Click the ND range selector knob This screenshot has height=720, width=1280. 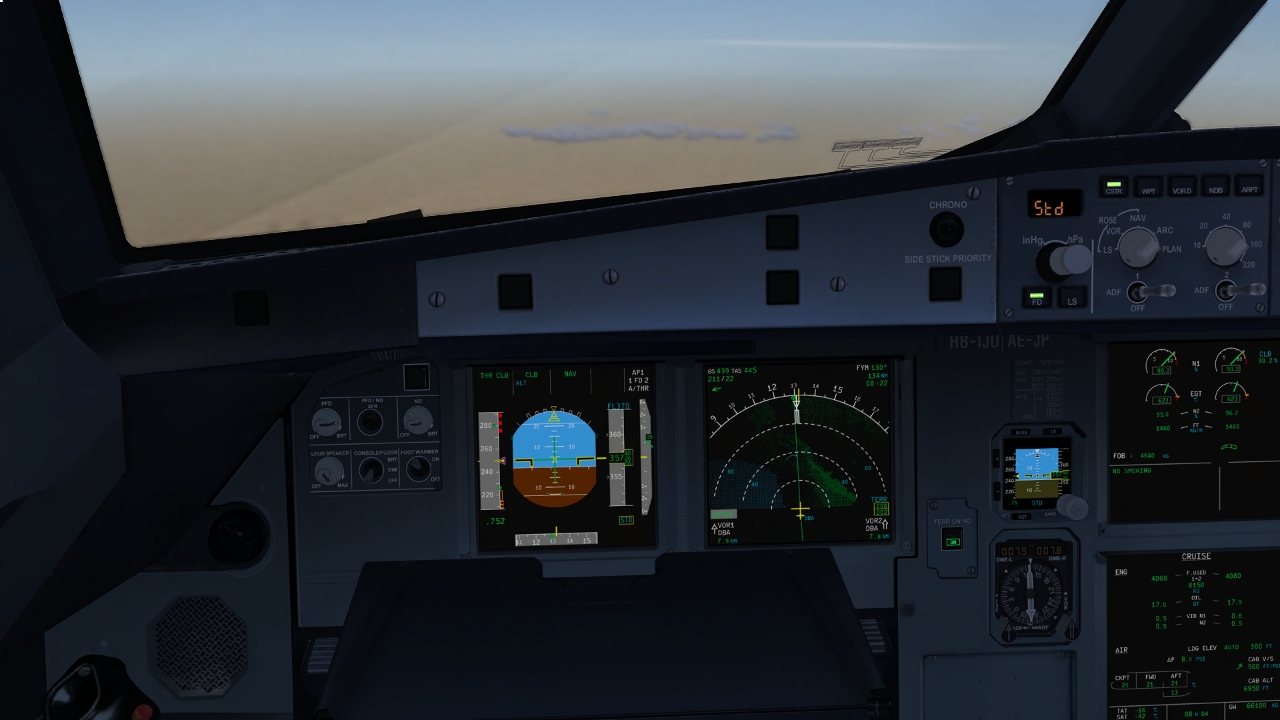click(1225, 245)
